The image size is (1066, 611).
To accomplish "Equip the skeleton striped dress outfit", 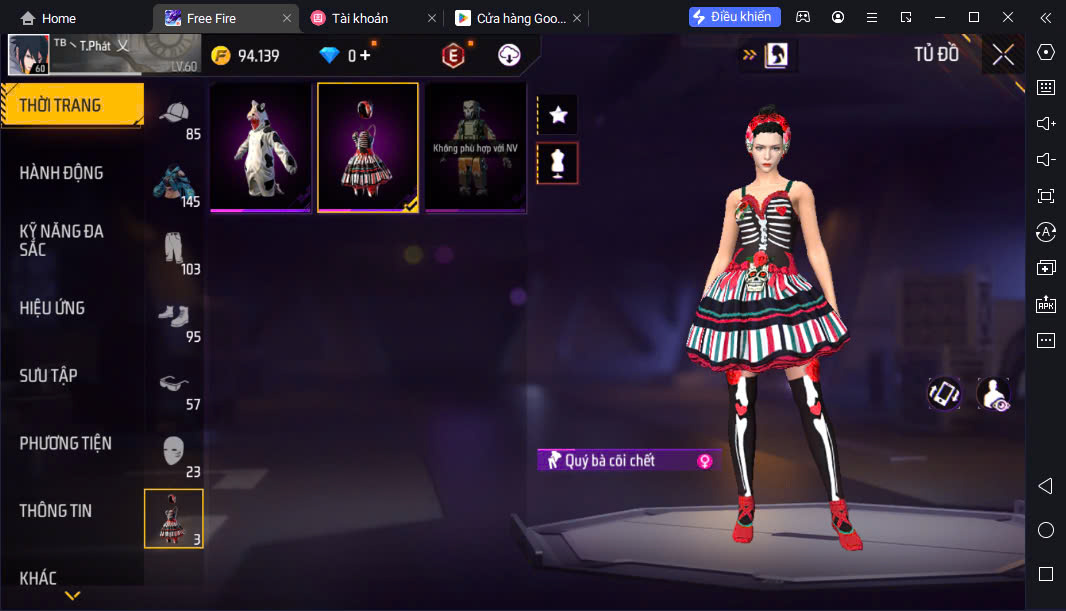I will click(368, 146).
